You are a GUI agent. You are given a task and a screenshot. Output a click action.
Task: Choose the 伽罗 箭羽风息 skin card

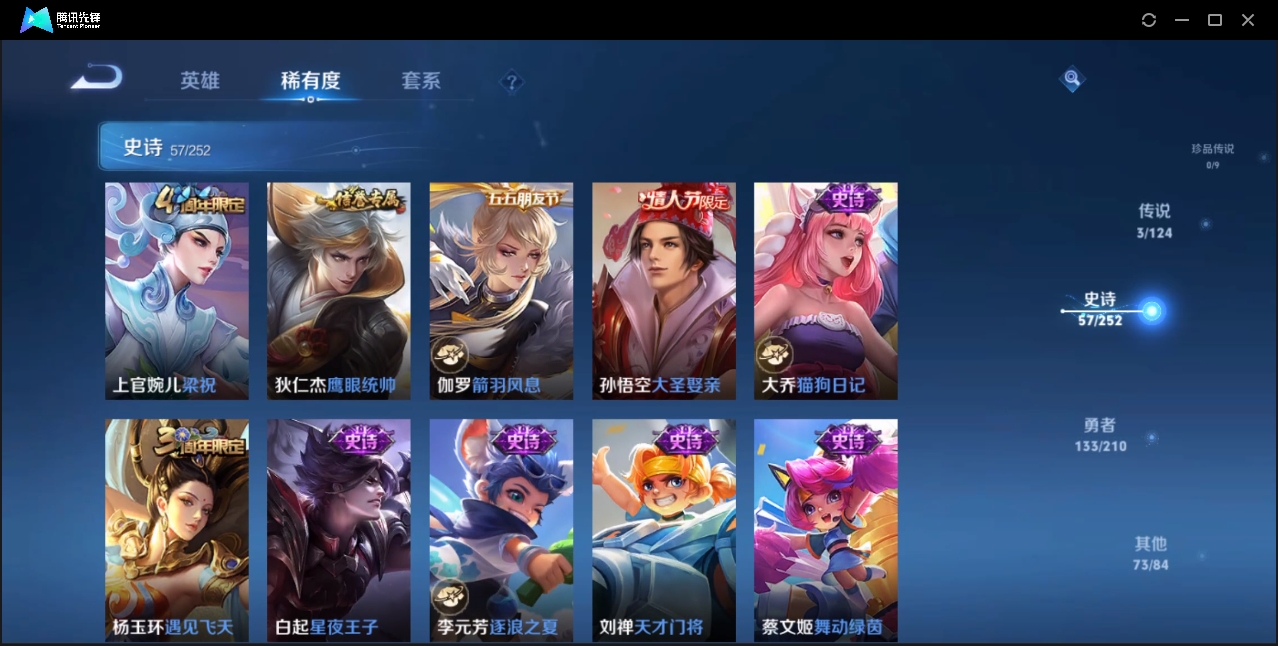tap(501, 291)
